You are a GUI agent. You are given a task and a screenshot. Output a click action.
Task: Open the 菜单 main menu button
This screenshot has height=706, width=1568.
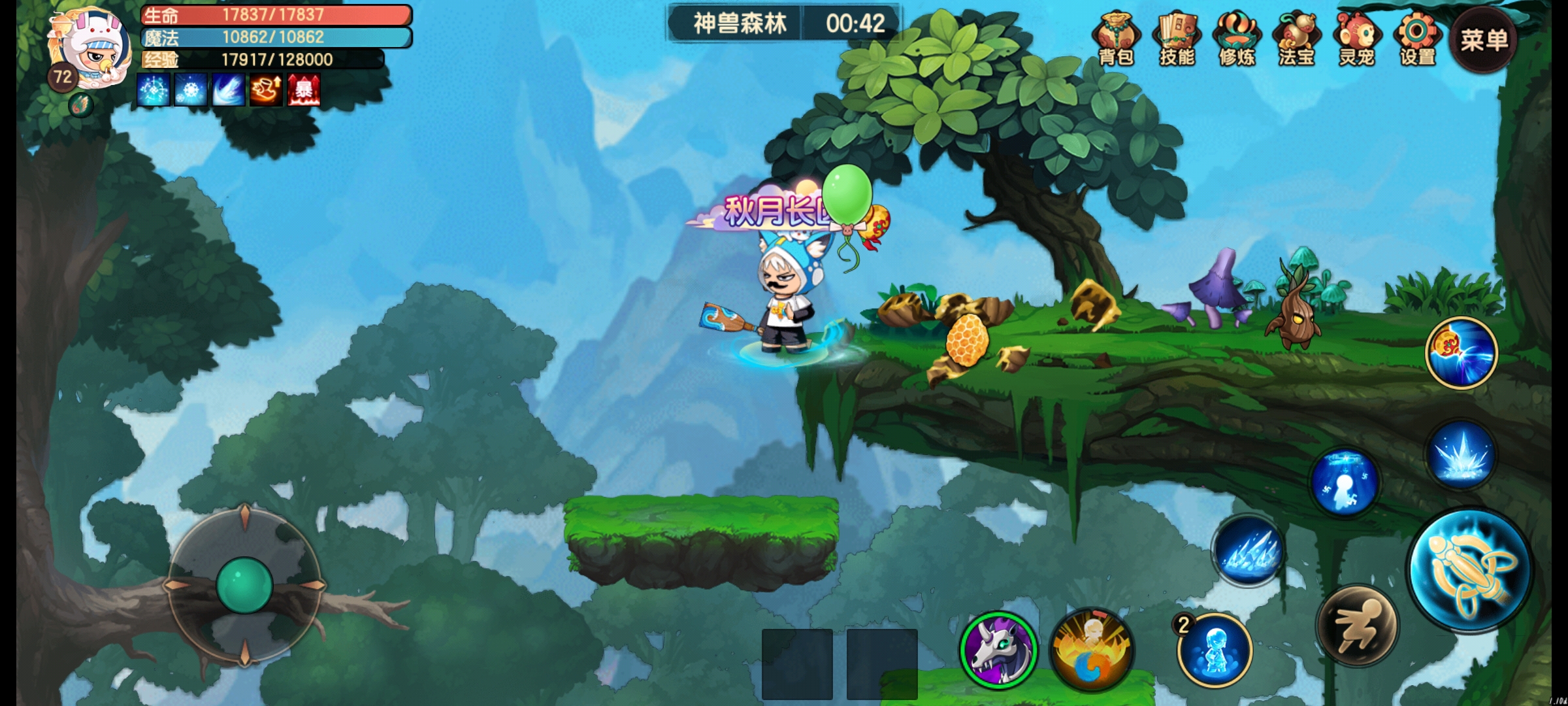point(1484,41)
